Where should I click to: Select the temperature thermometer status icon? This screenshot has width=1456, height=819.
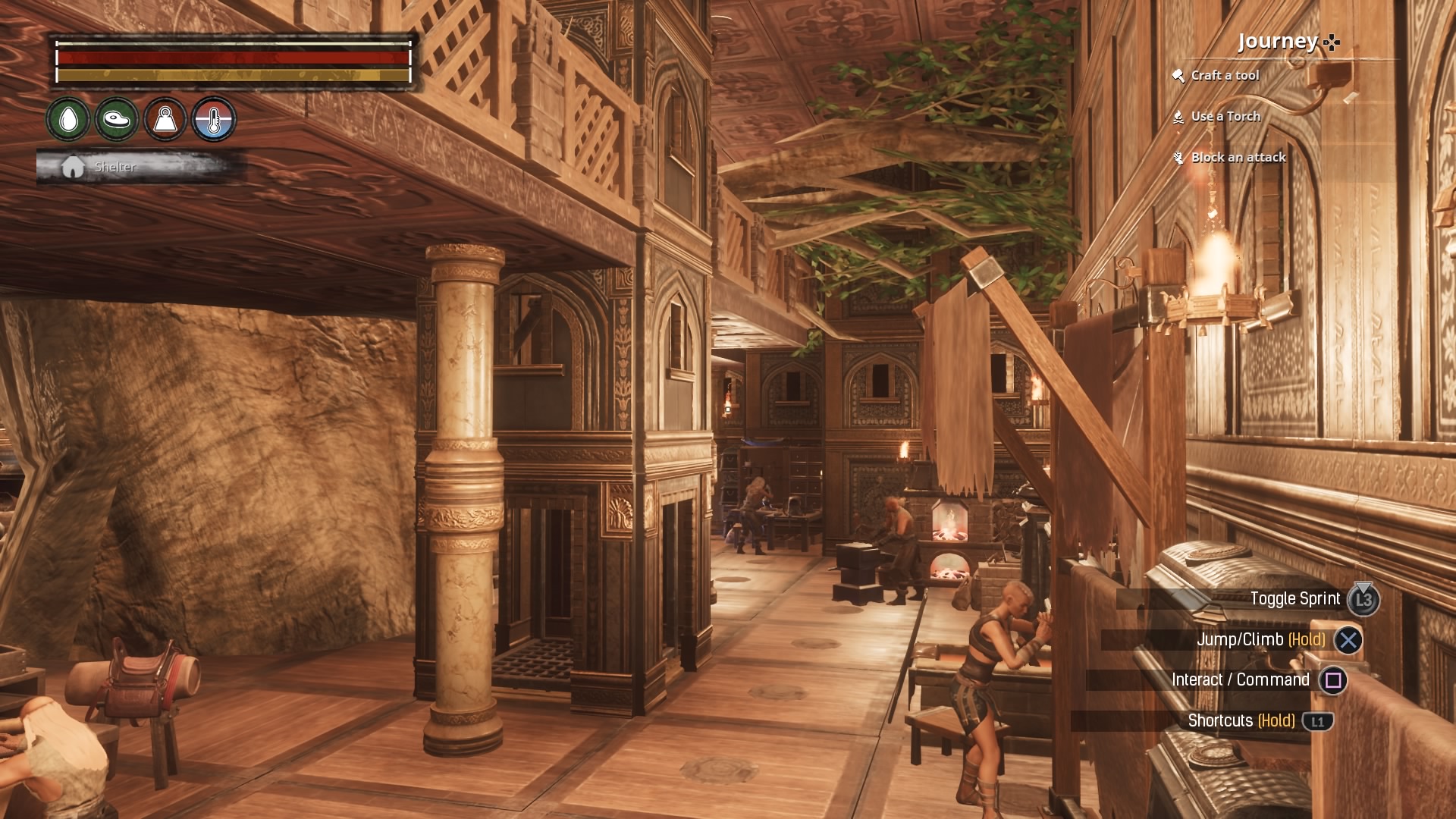coord(214,119)
